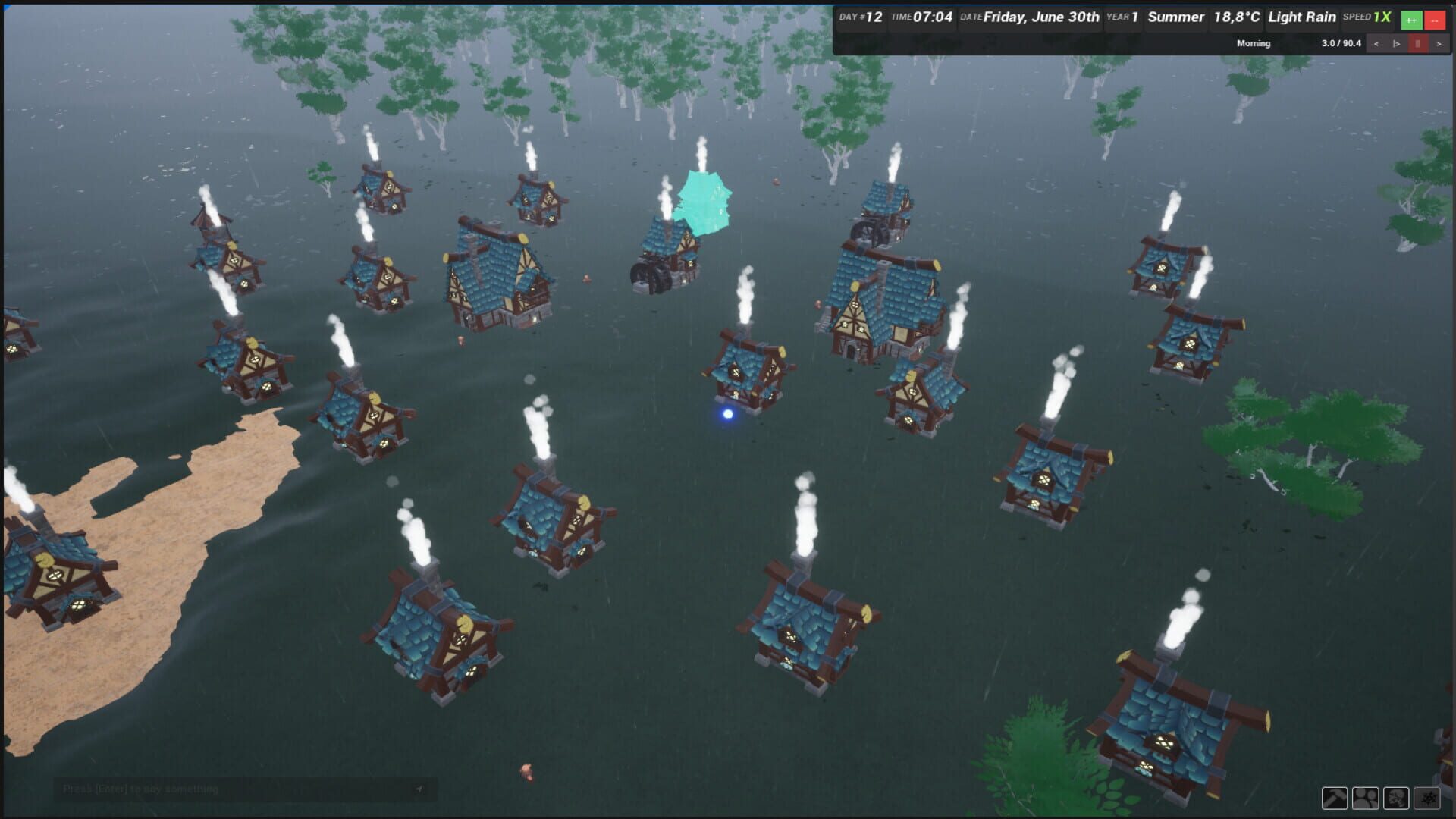This screenshot has height=819, width=1456.
Task: Click the Morning time-of-day label
Action: (1252, 43)
